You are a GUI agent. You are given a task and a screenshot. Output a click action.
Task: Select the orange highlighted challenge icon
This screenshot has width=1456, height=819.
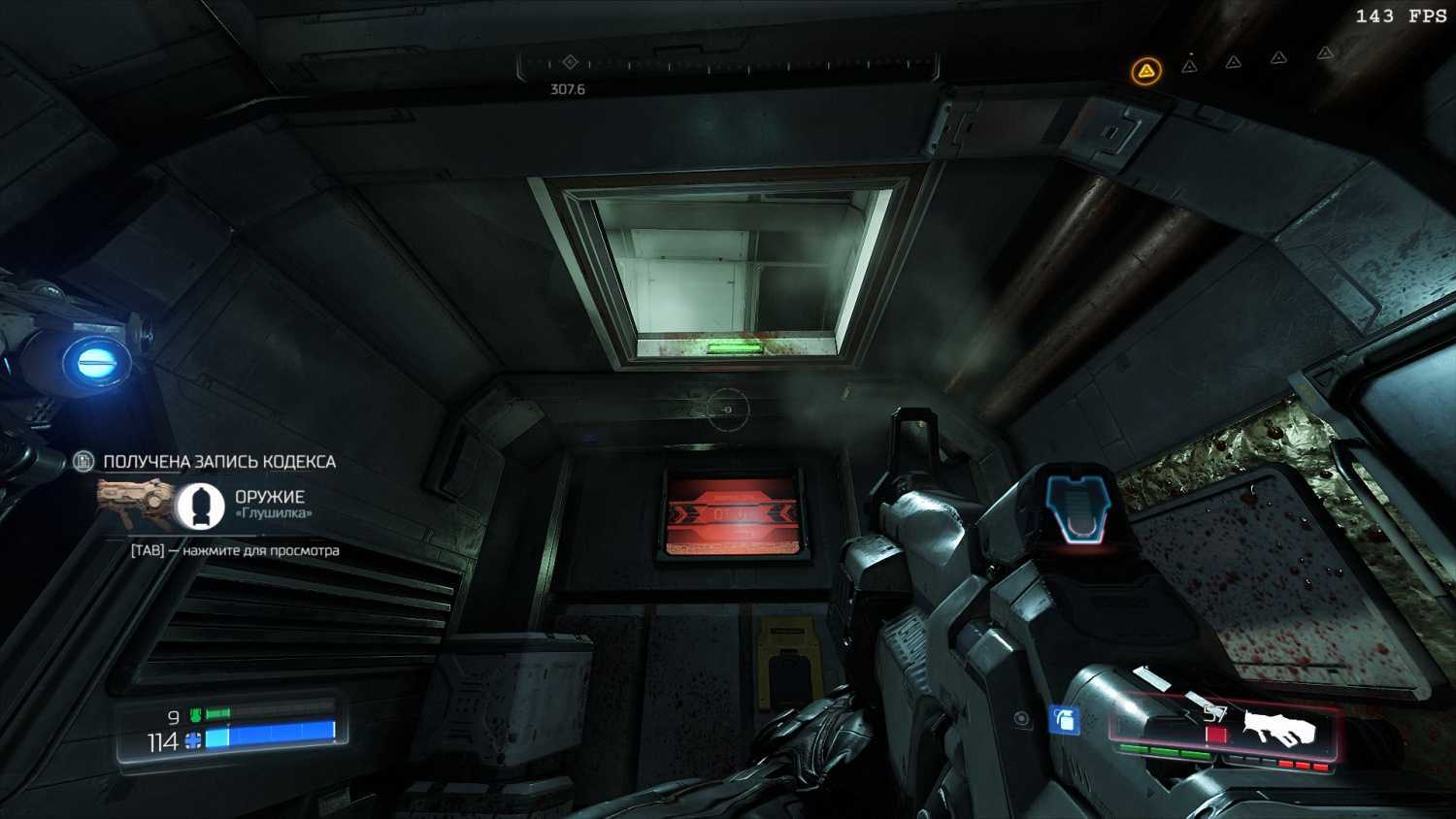pos(1146,71)
